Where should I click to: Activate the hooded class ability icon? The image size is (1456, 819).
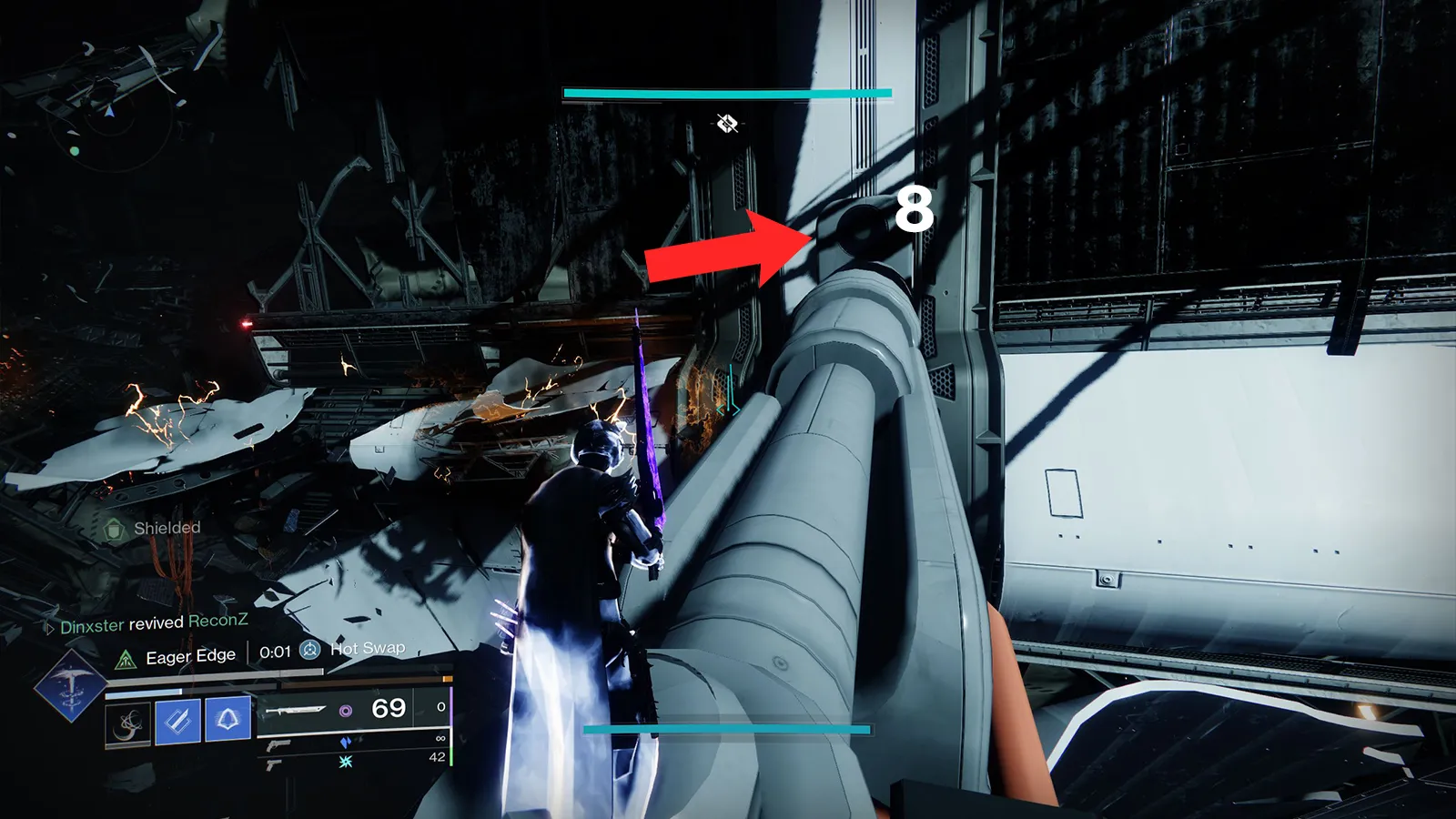click(227, 719)
